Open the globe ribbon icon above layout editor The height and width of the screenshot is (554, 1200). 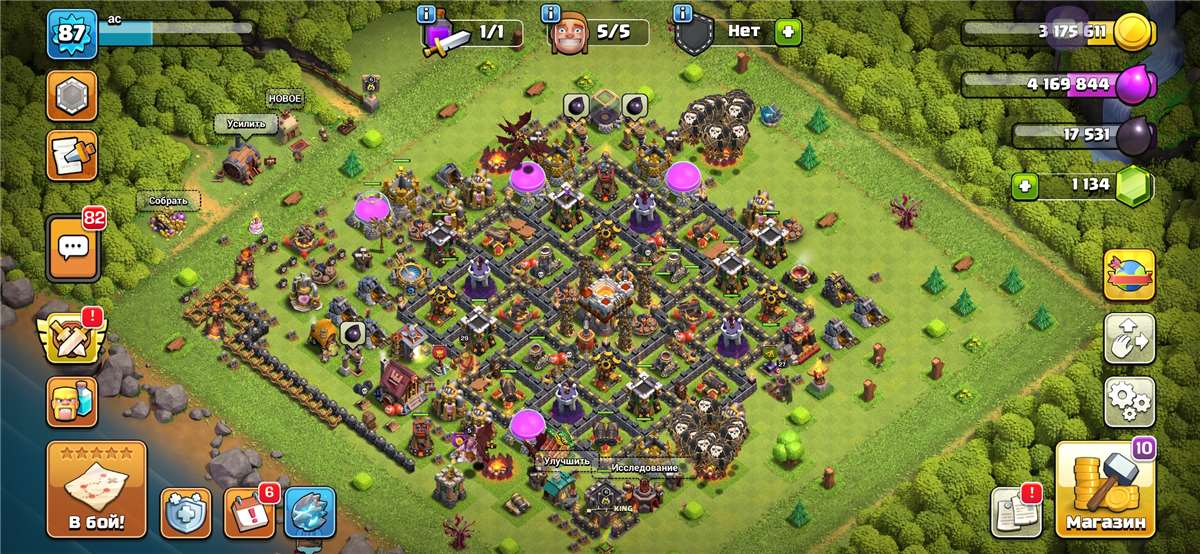[1129, 274]
